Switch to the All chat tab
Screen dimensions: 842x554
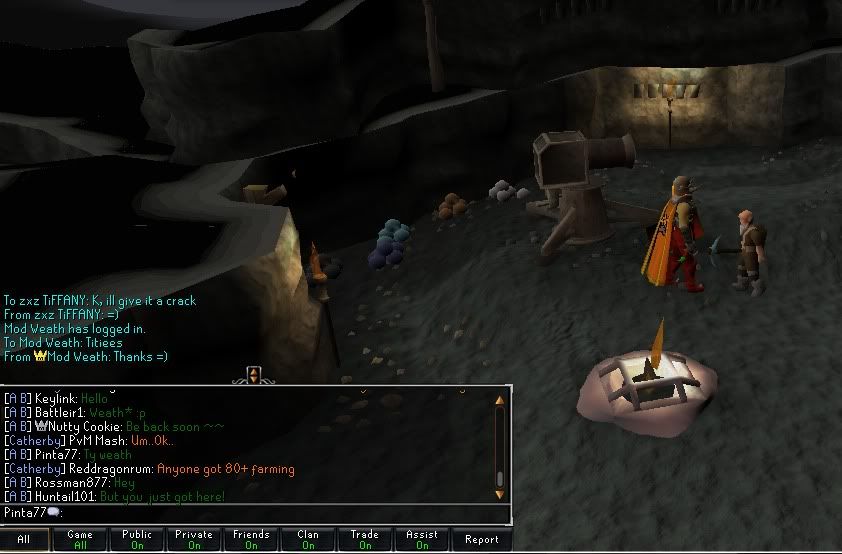24,540
